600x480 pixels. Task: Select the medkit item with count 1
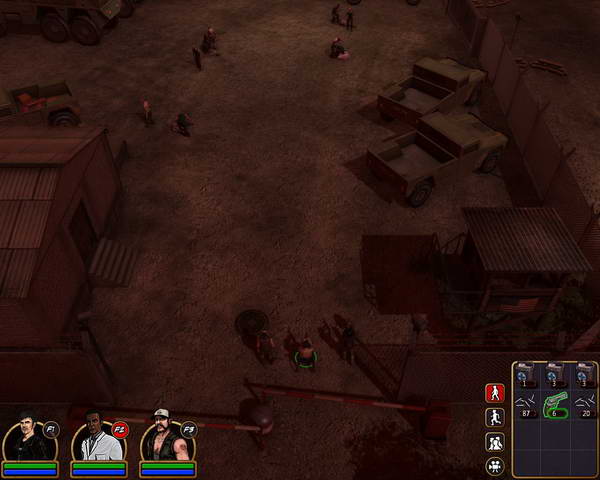tap(527, 373)
